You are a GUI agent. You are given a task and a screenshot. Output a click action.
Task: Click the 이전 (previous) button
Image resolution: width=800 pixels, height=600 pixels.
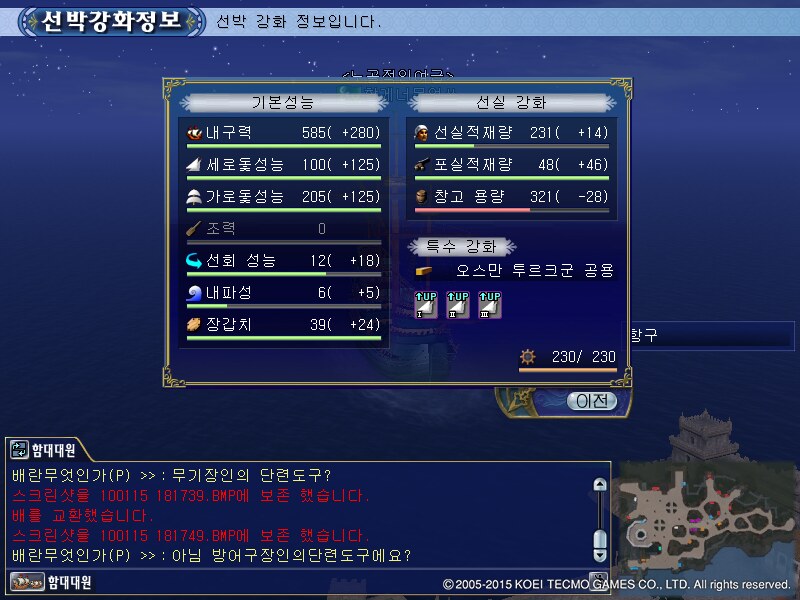tap(592, 401)
